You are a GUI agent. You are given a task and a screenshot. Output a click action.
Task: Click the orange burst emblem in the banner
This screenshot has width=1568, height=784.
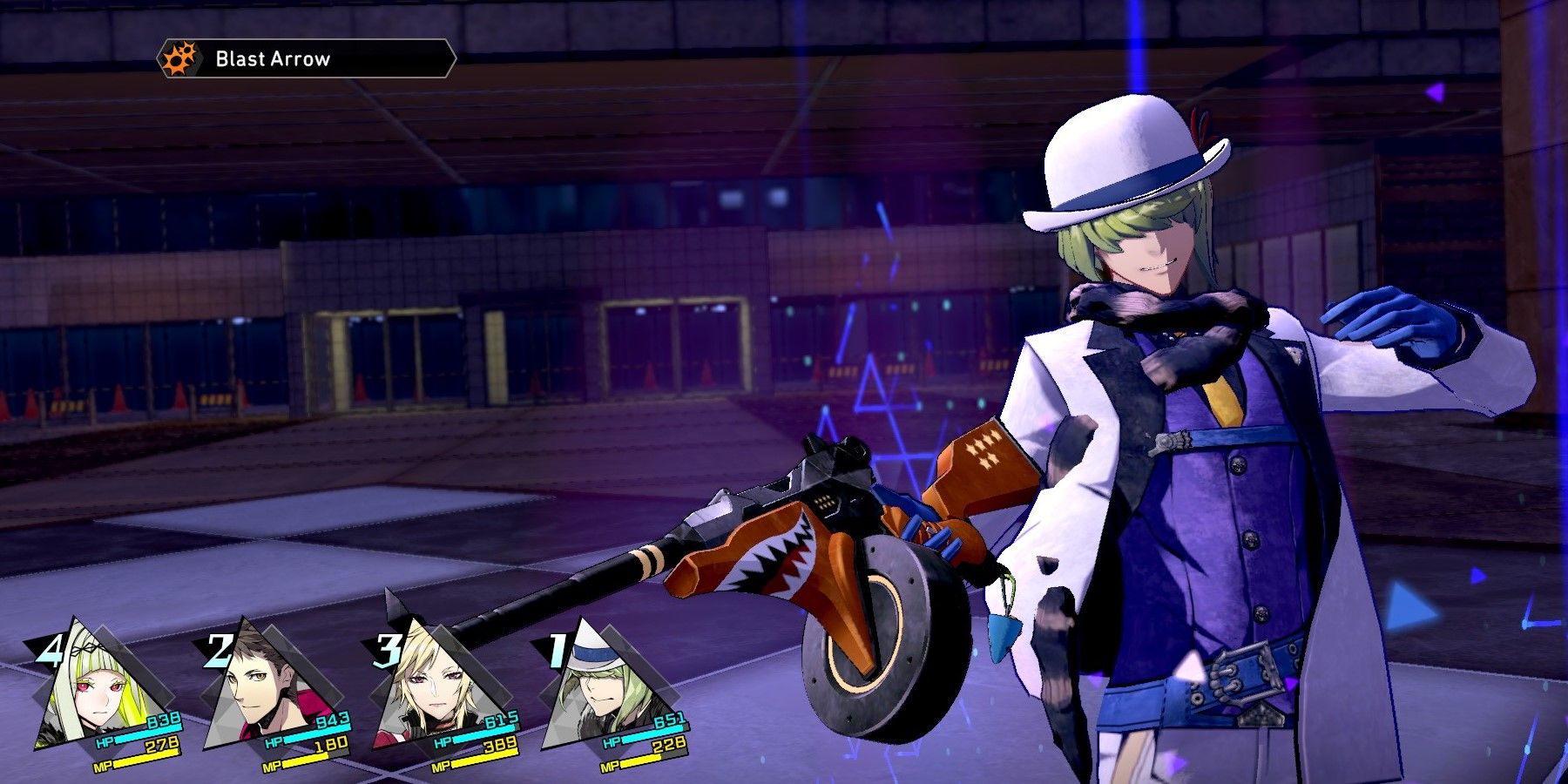click(x=179, y=59)
